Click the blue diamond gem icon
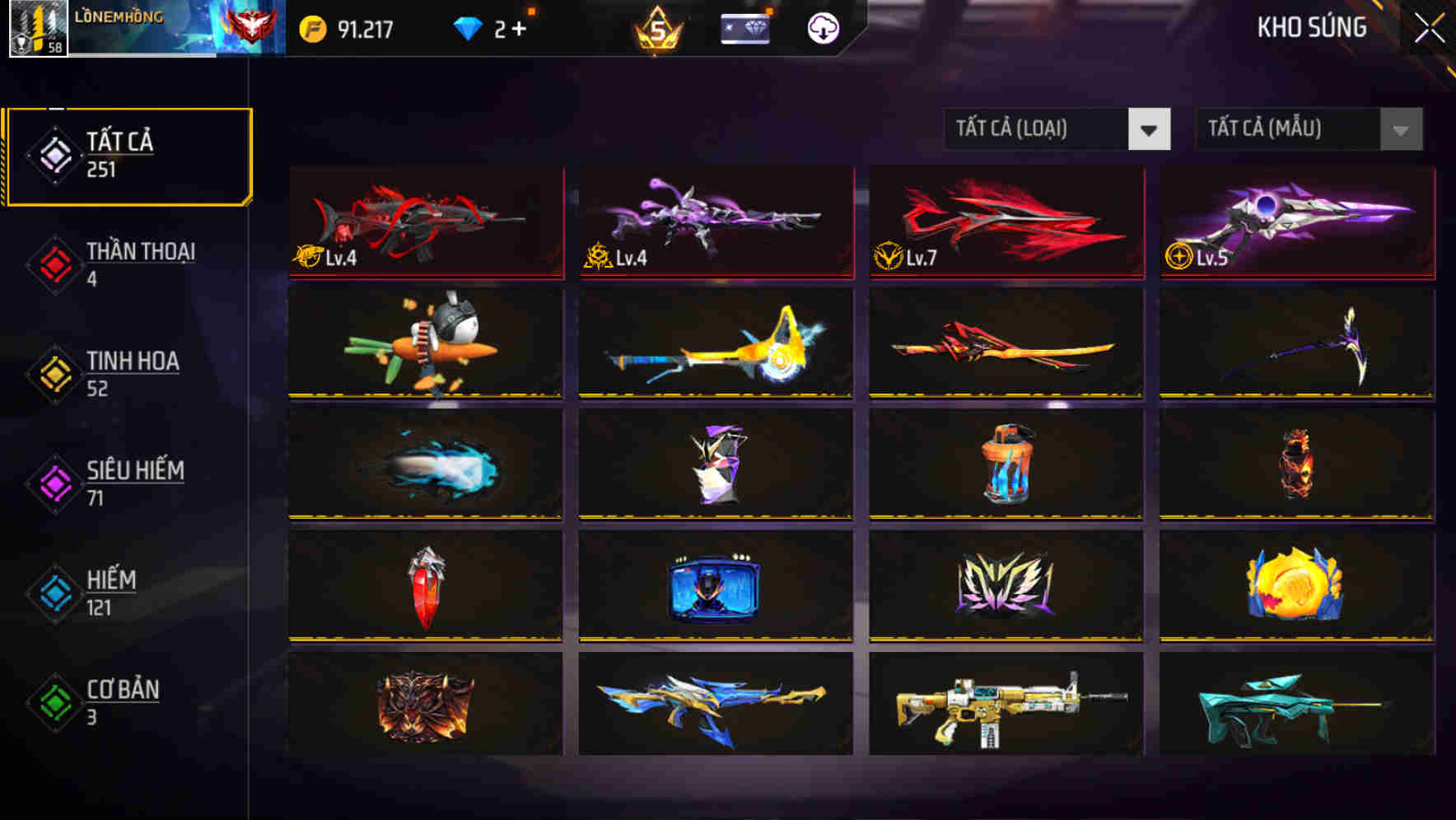Image resolution: width=1456 pixels, height=820 pixels. click(468, 27)
